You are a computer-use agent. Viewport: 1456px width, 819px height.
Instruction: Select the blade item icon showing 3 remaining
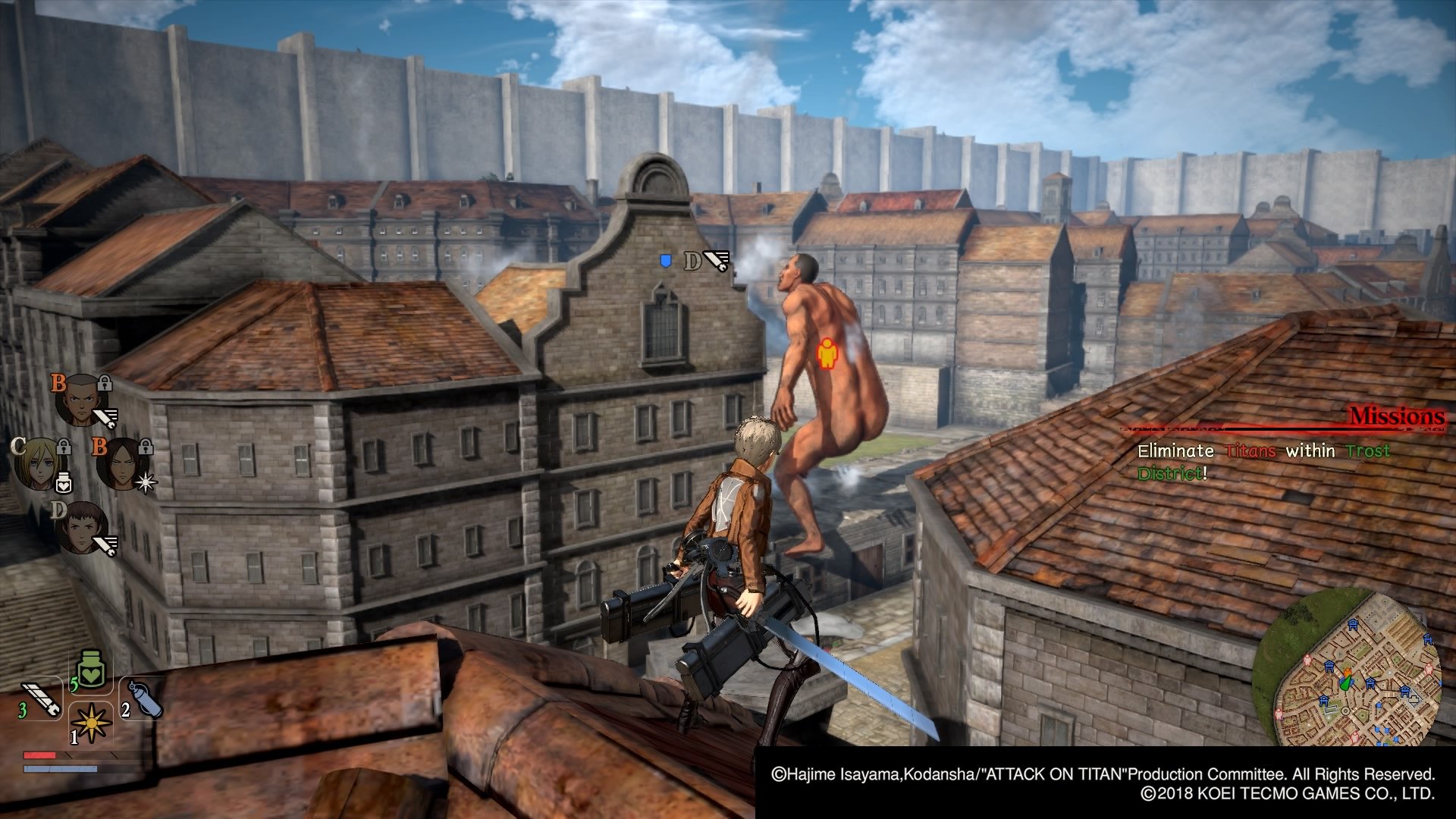[41, 698]
